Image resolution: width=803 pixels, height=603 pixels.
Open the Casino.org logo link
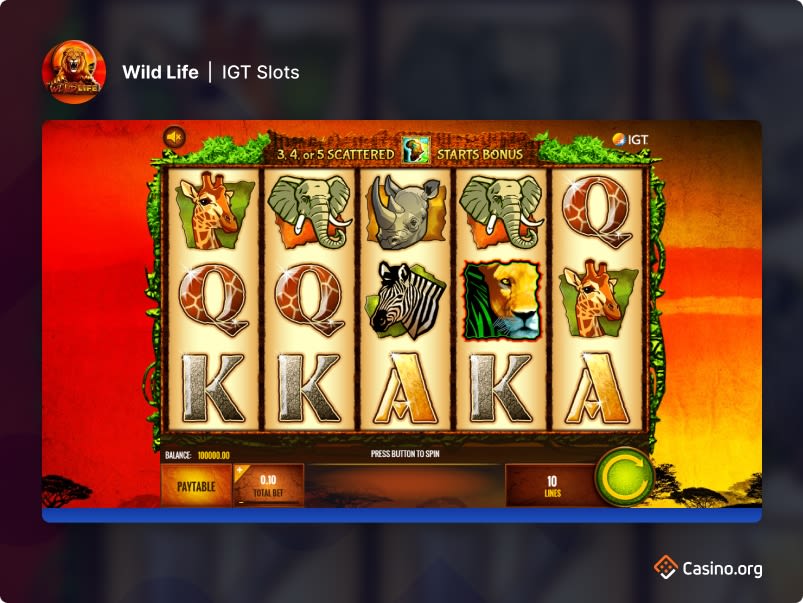point(708,569)
